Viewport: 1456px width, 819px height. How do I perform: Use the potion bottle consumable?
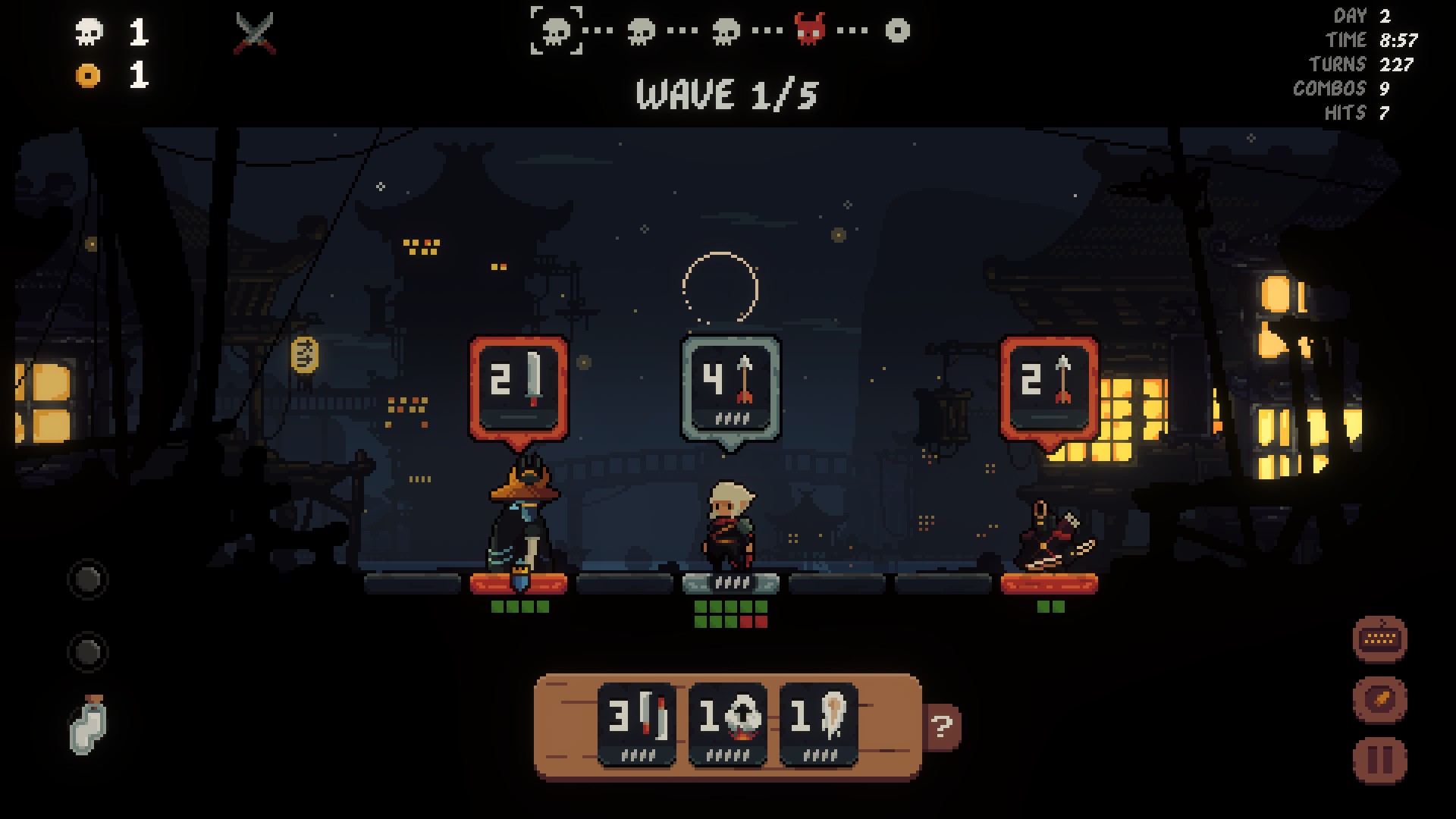(x=88, y=726)
